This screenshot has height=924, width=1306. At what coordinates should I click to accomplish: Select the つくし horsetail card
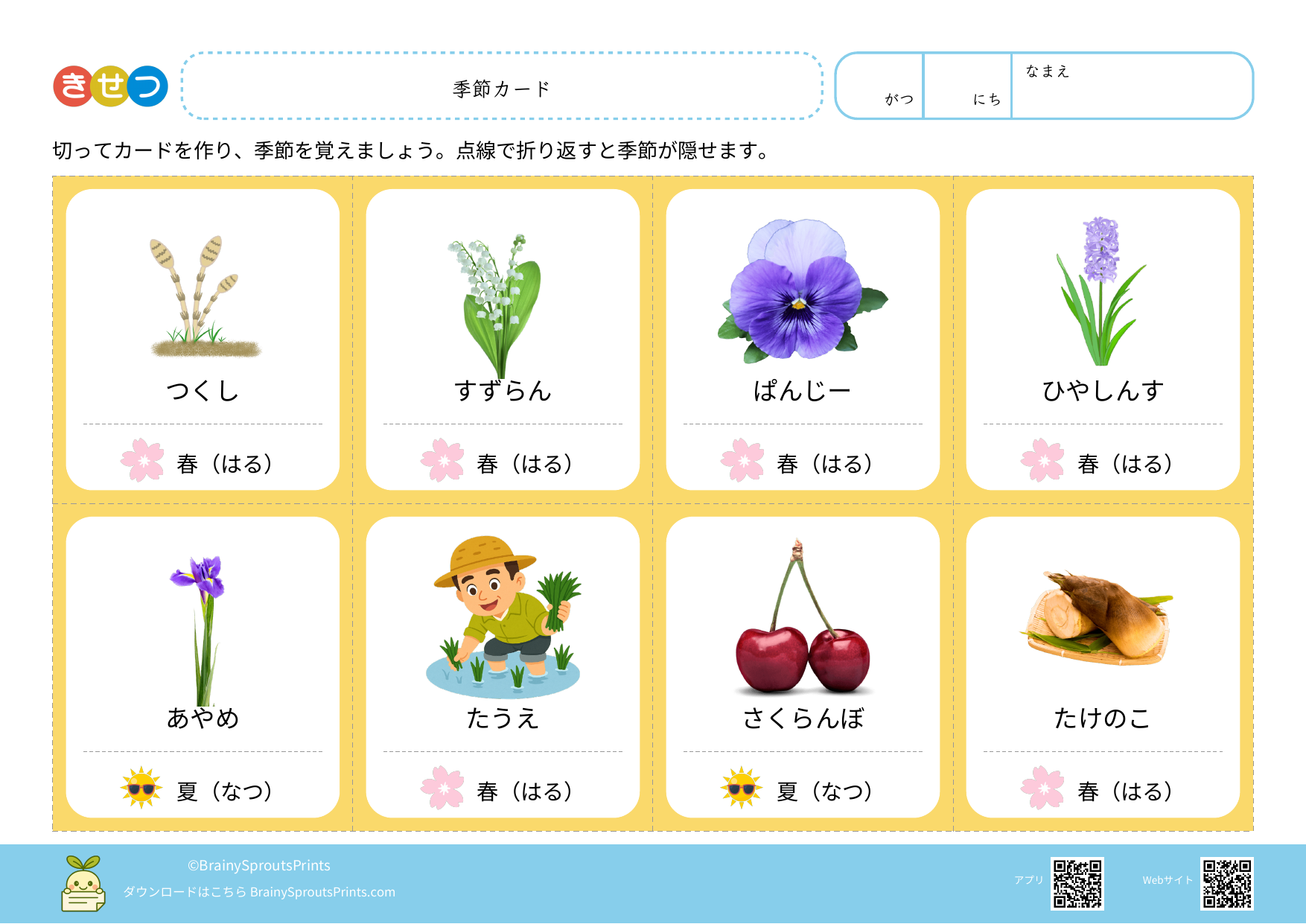[203, 340]
